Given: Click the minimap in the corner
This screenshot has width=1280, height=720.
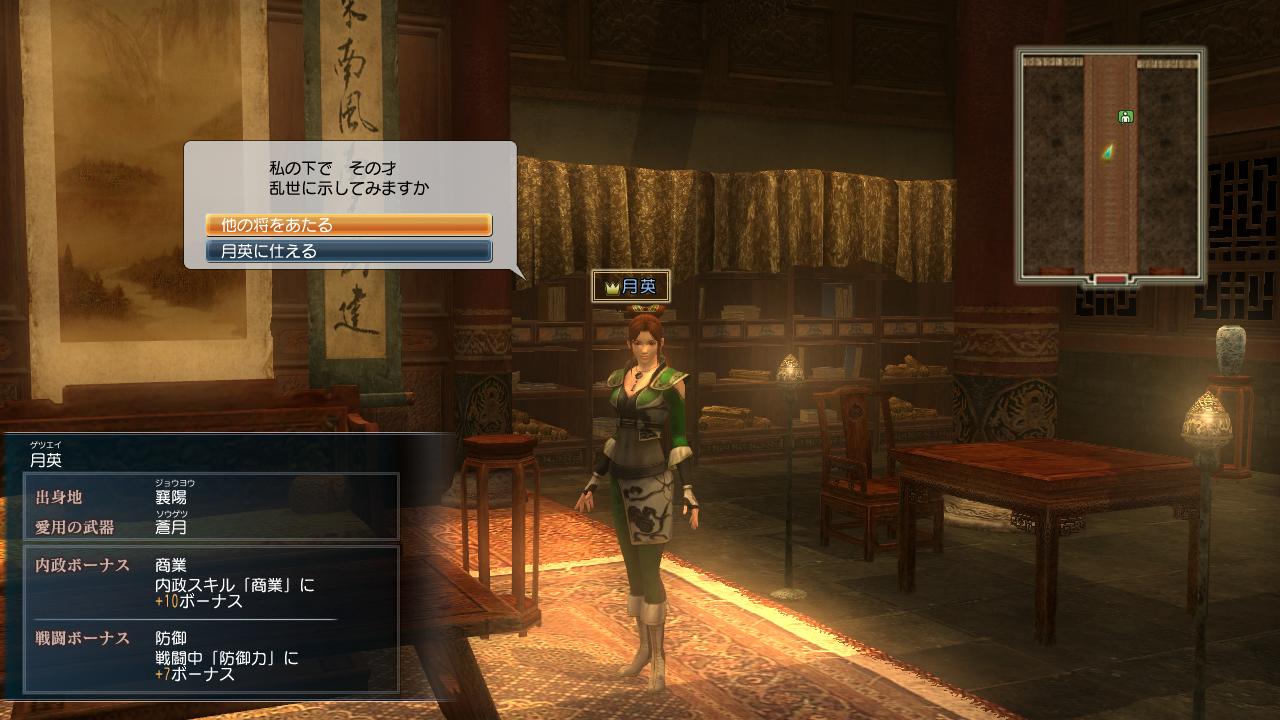Looking at the screenshot, I should tap(1110, 165).
